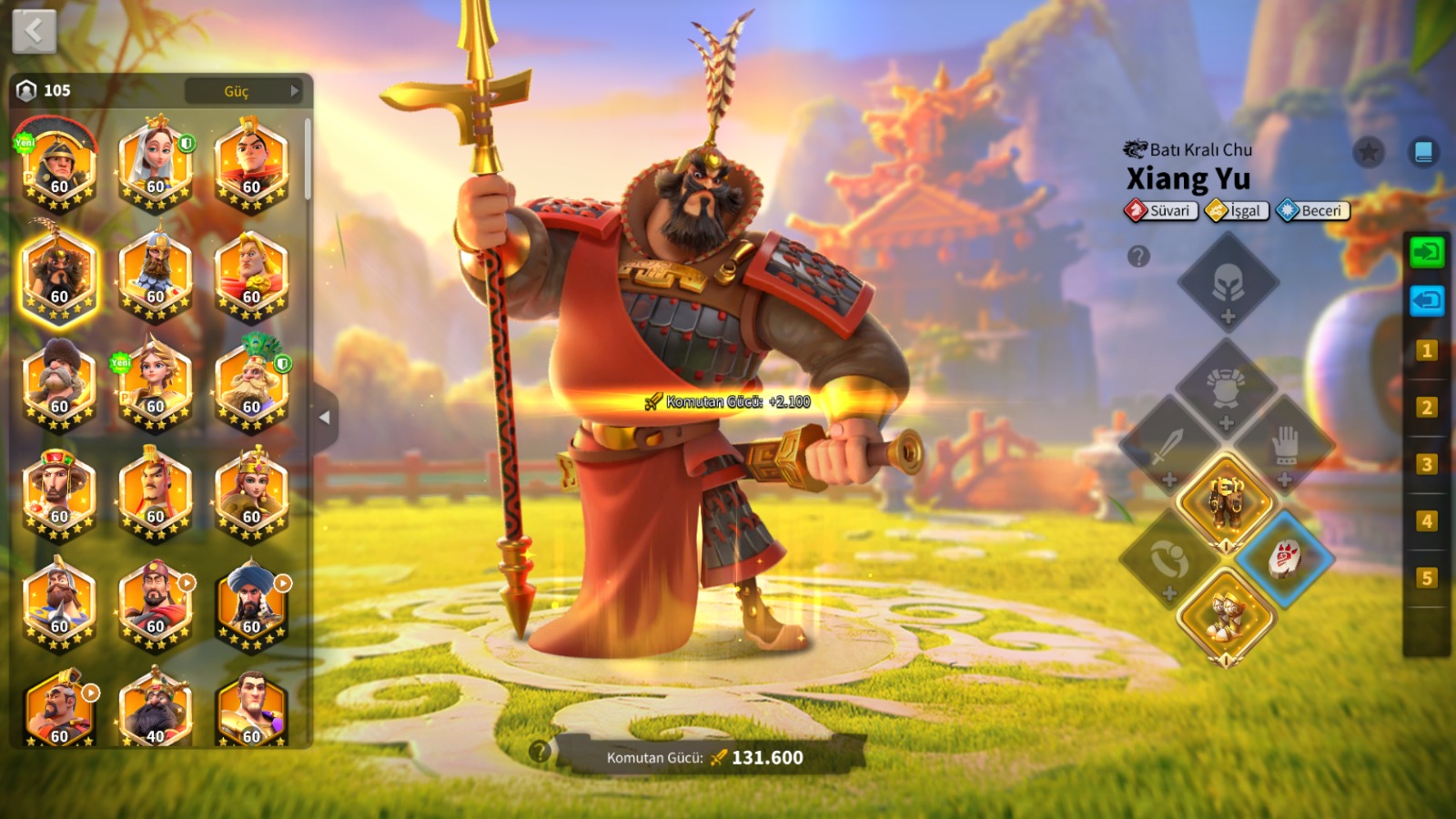Click the blue unequip arrow button
1456x819 pixels.
pyautogui.click(x=1426, y=300)
